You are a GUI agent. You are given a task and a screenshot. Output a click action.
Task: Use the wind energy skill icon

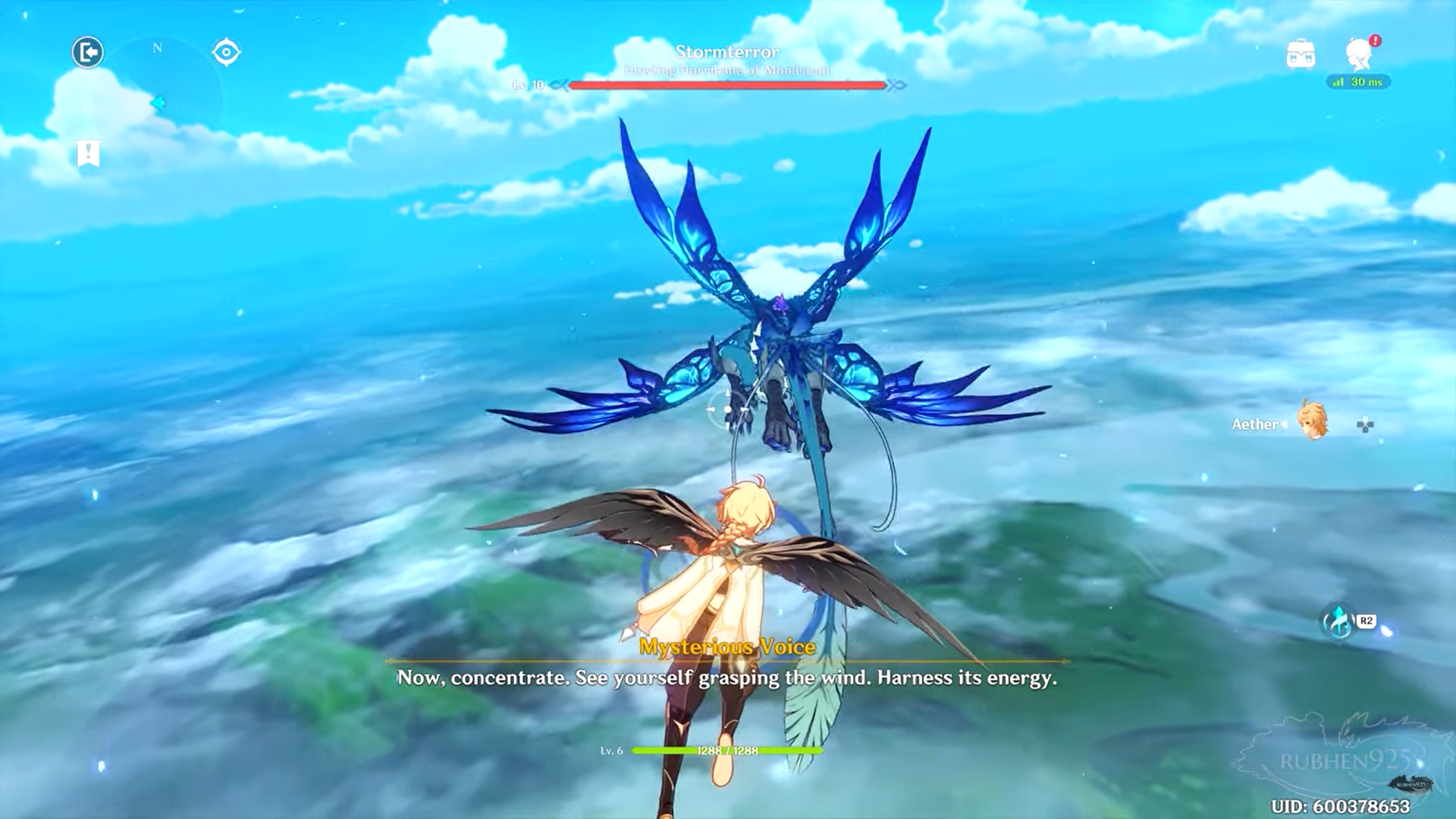point(1339,623)
